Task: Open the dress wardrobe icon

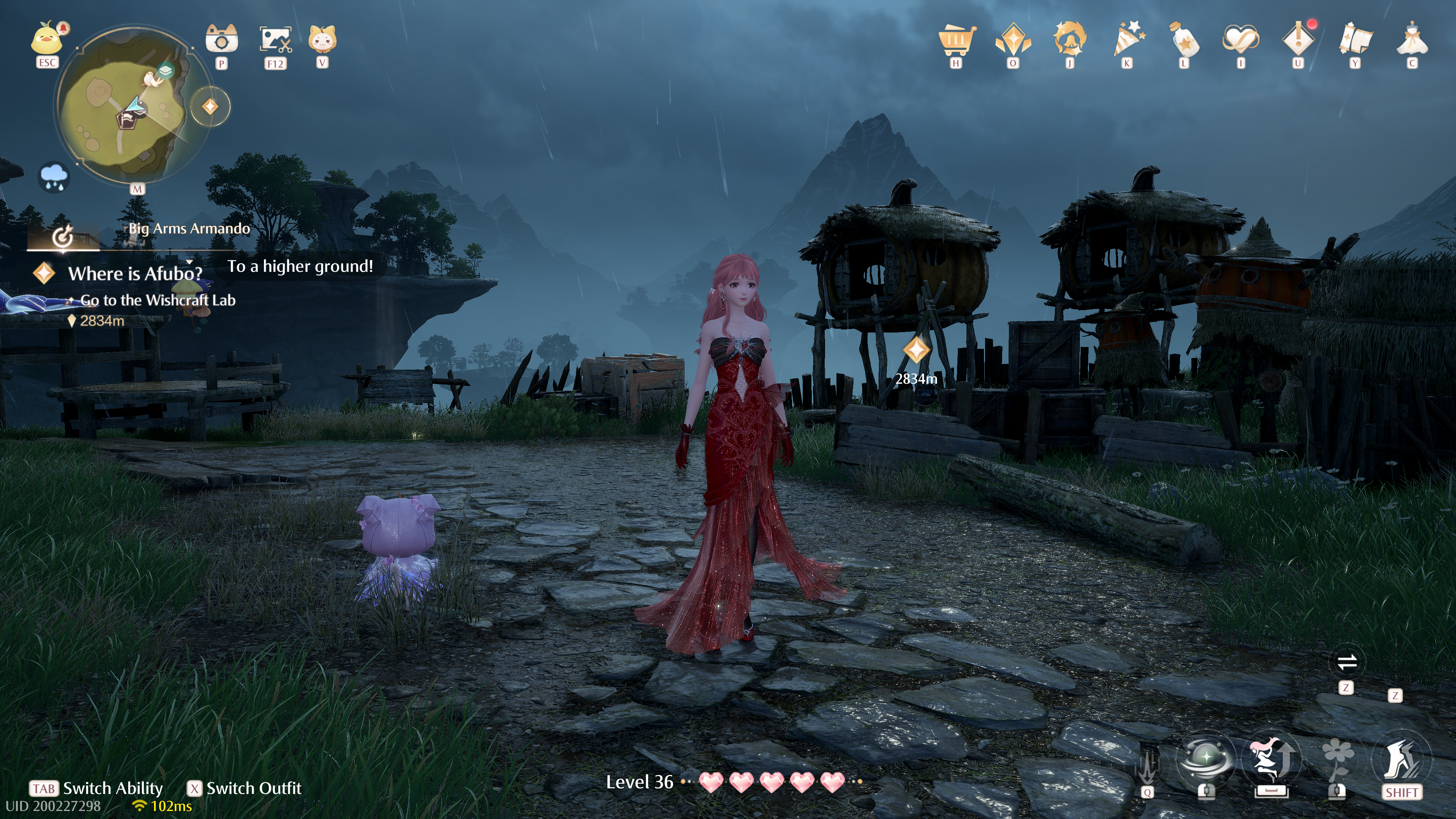Action: point(1412,39)
